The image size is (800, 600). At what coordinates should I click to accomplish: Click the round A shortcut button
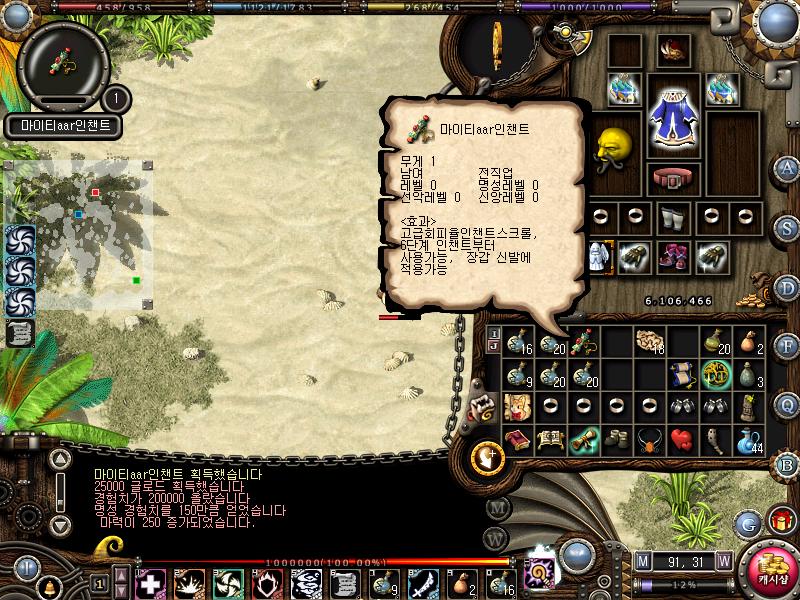tap(786, 167)
